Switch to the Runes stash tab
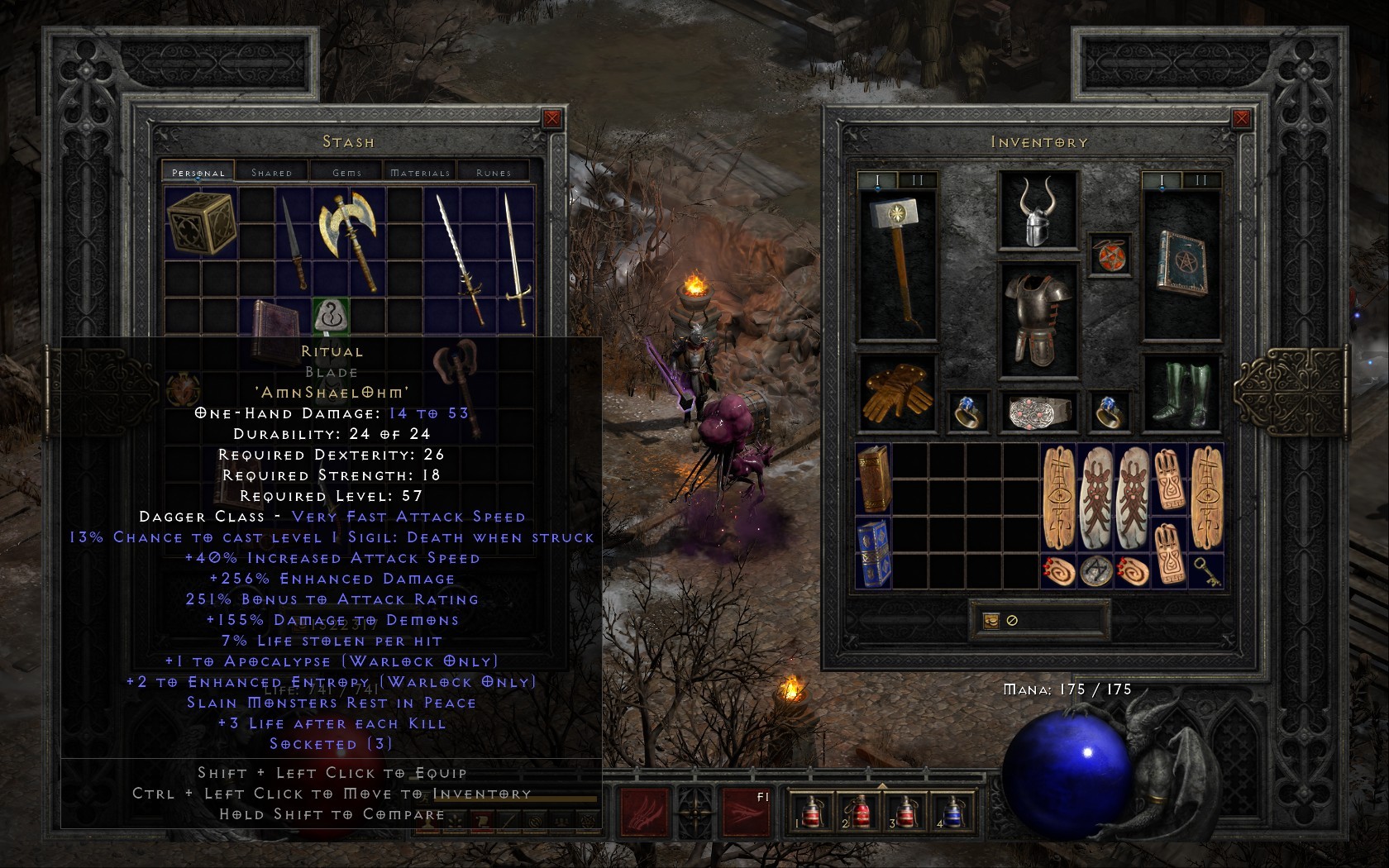 click(494, 172)
